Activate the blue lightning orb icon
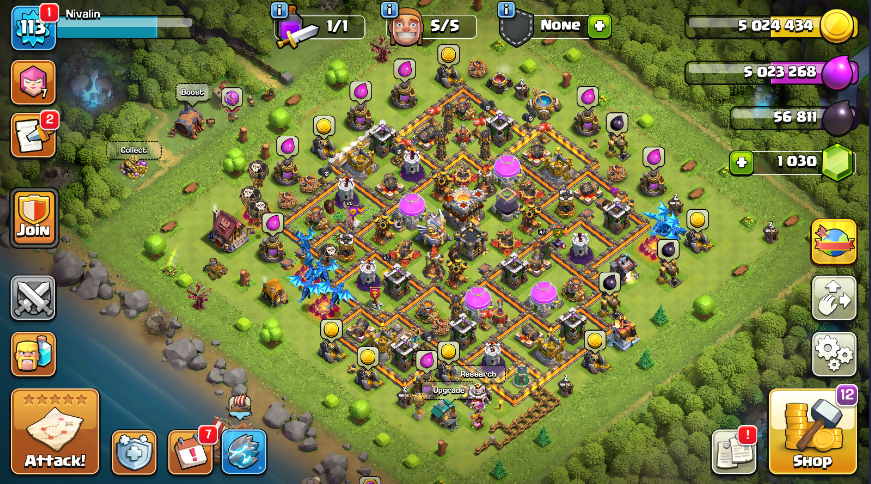Screen dimensions: 871x484 point(243,451)
